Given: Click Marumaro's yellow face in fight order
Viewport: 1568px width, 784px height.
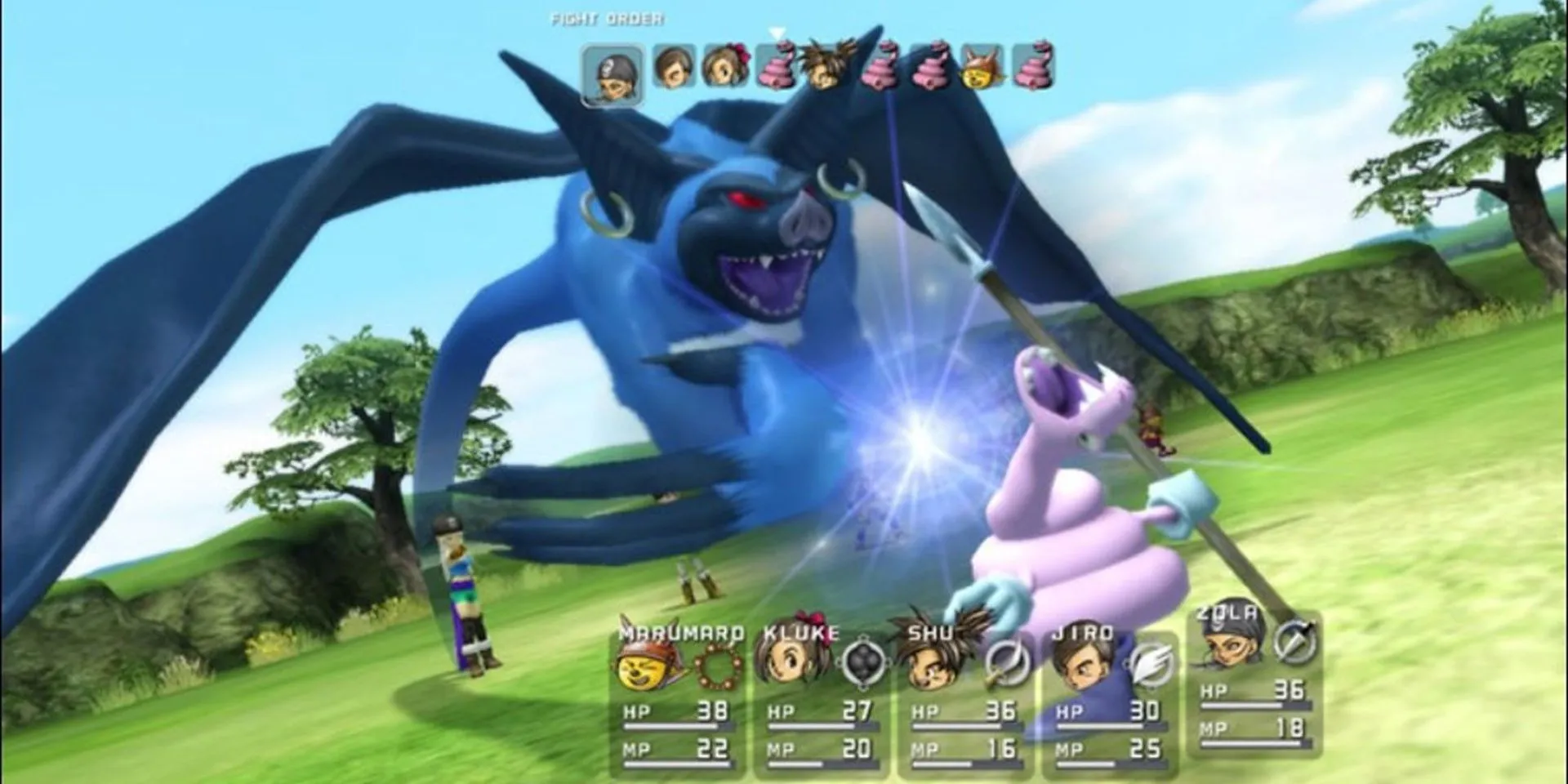Looking at the screenshot, I should (982, 67).
